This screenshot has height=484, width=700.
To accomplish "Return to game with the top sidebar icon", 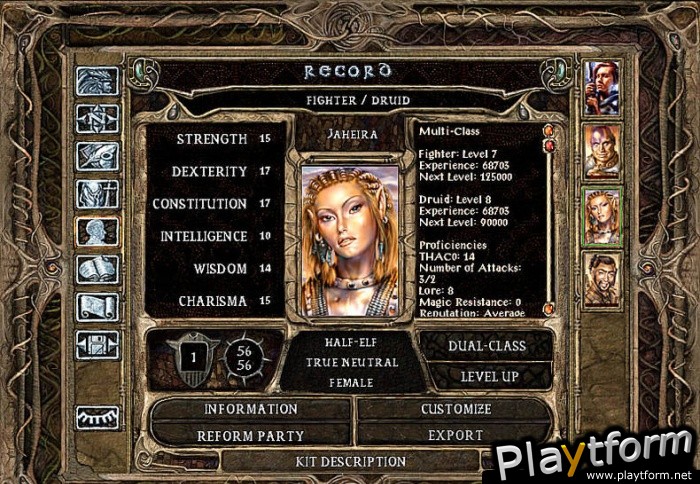I will click(x=97, y=81).
